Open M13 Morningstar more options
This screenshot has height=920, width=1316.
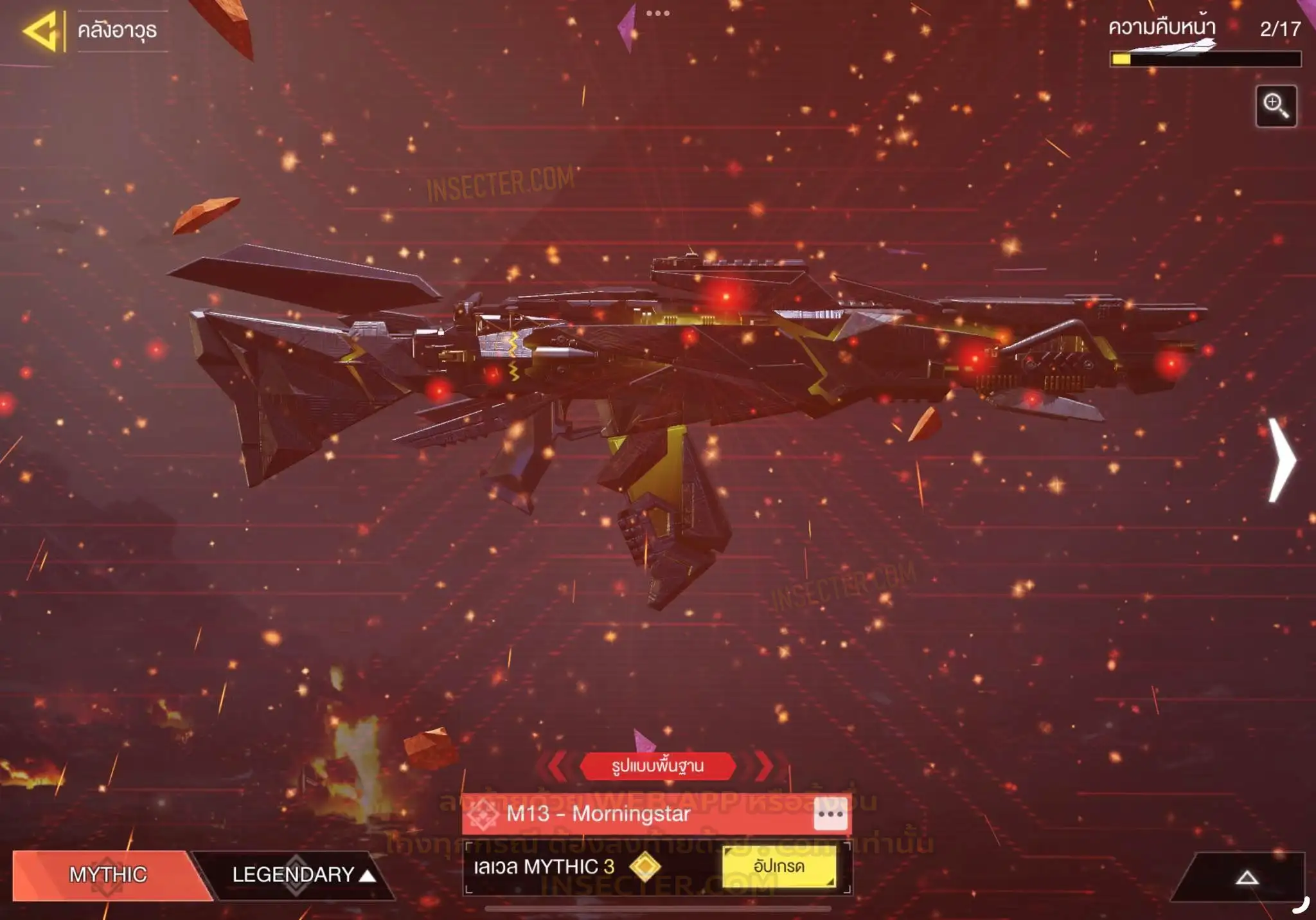pos(830,814)
